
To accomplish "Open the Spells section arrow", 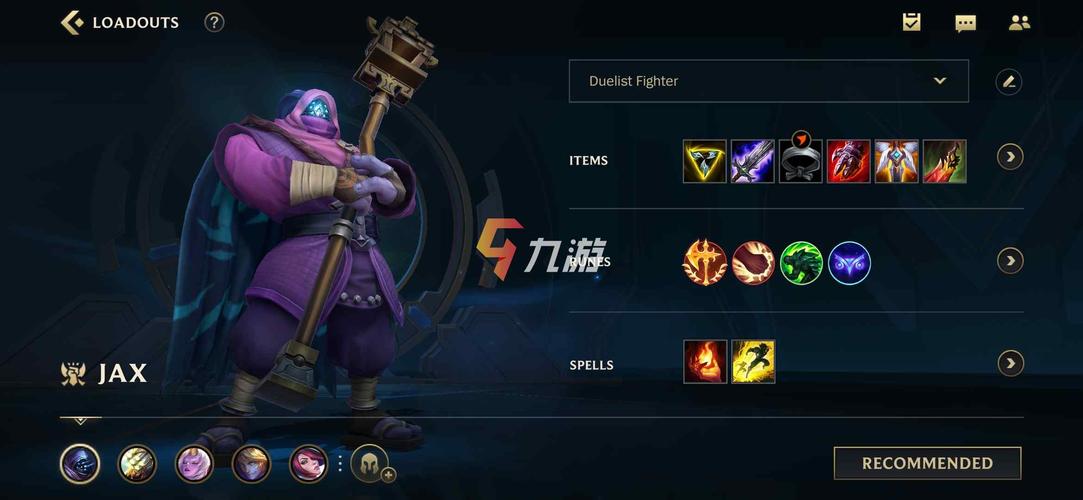I will tap(1010, 363).
